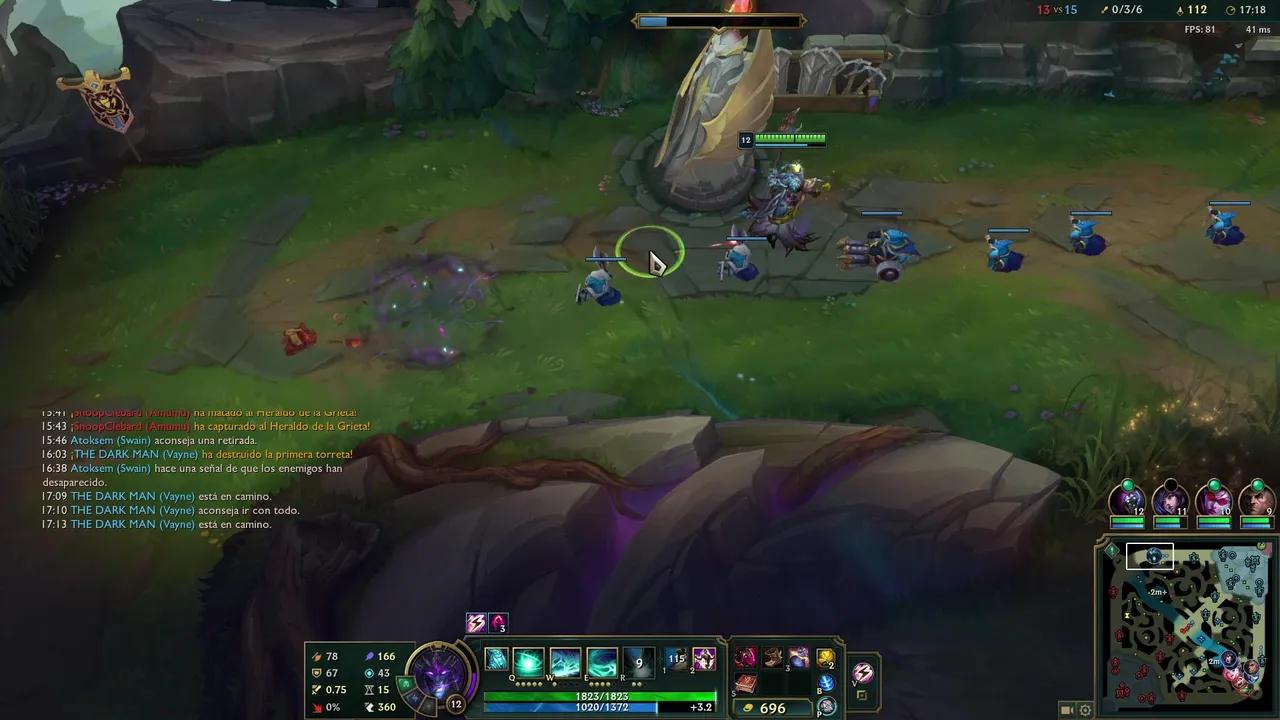Activate the Dark Seal item in slot S
The height and width of the screenshot is (720, 1280).
pyautogui.click(x=747, y=682)
